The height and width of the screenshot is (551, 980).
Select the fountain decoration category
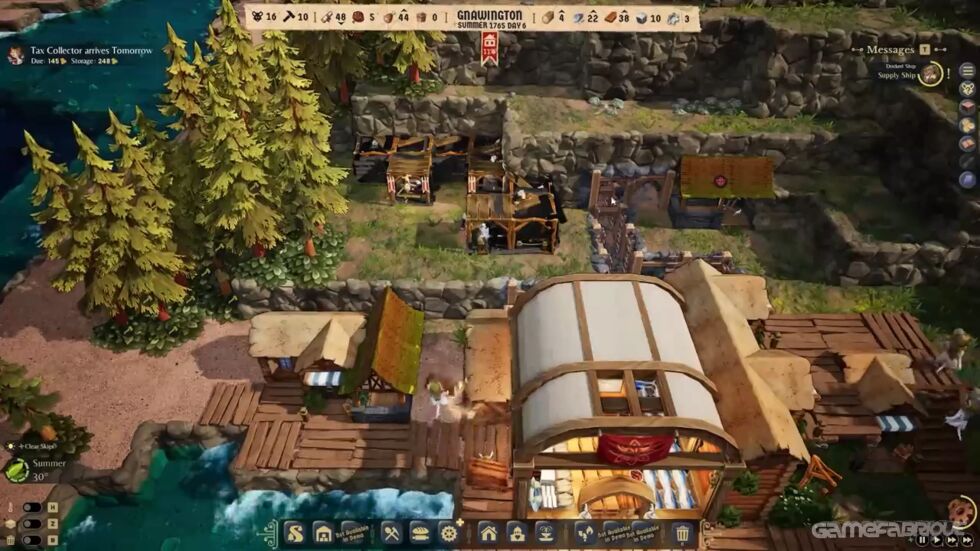[545, 533]
